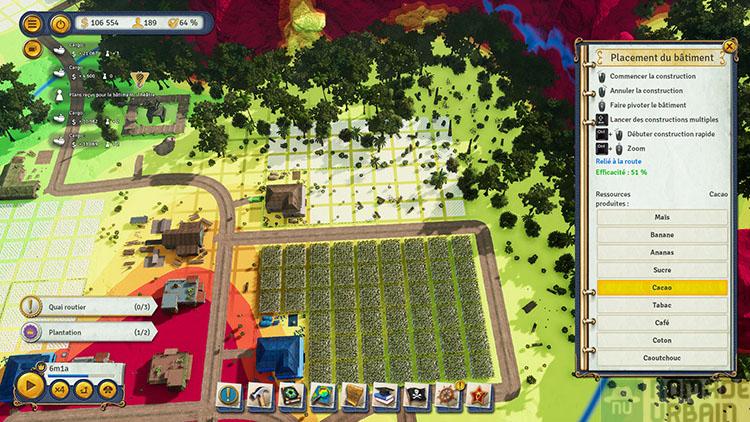Click the round power icon button
750x422 pixels.
point(61,22)
